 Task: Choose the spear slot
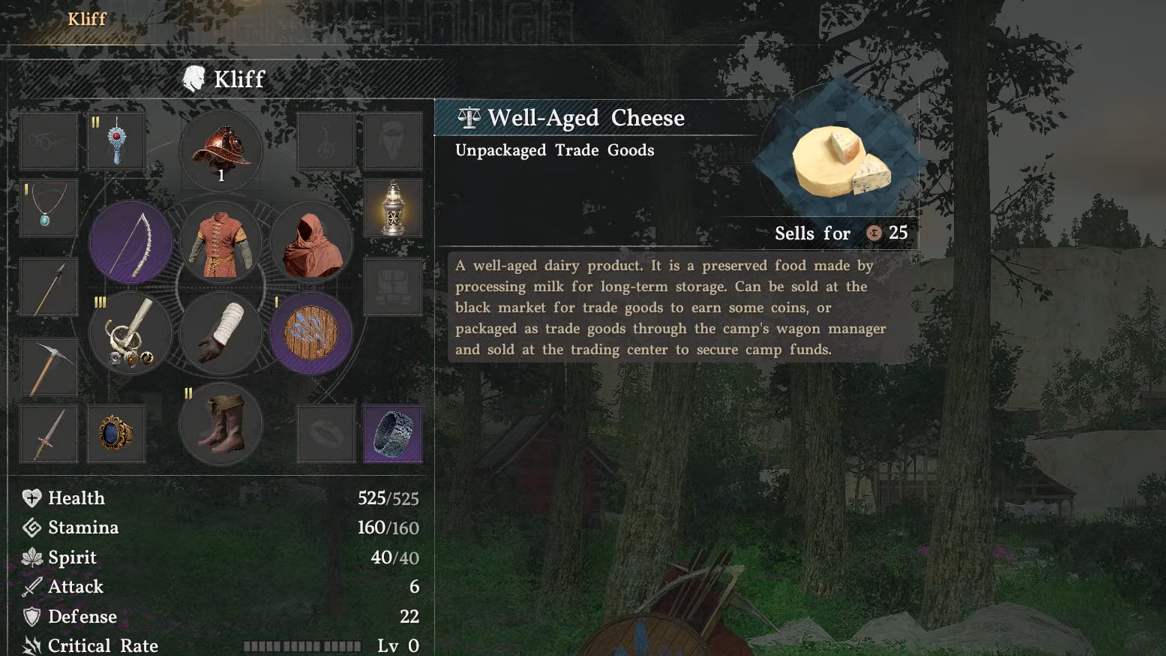[49, 288]
